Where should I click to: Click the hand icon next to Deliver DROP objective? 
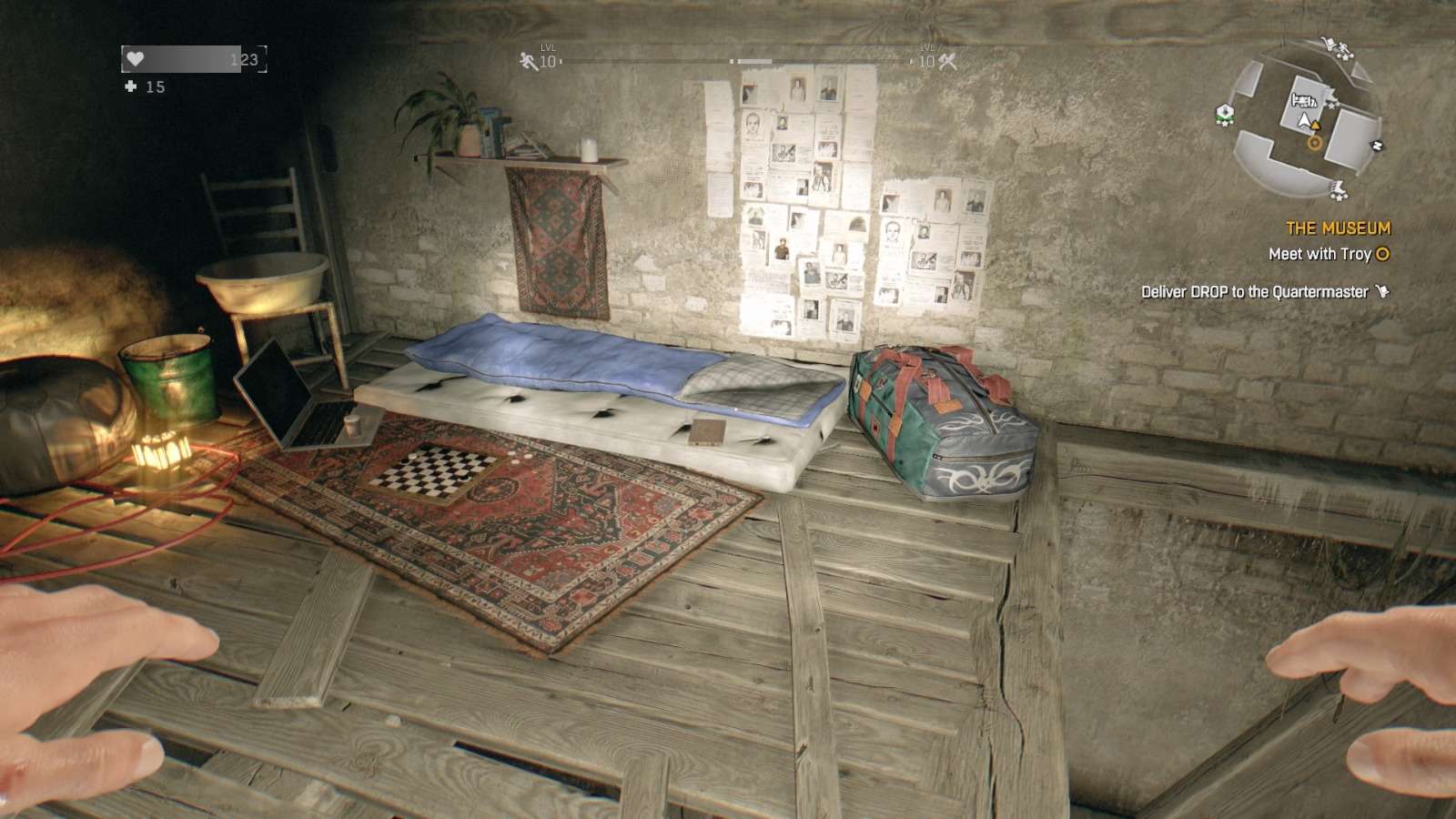point(1384,290)
